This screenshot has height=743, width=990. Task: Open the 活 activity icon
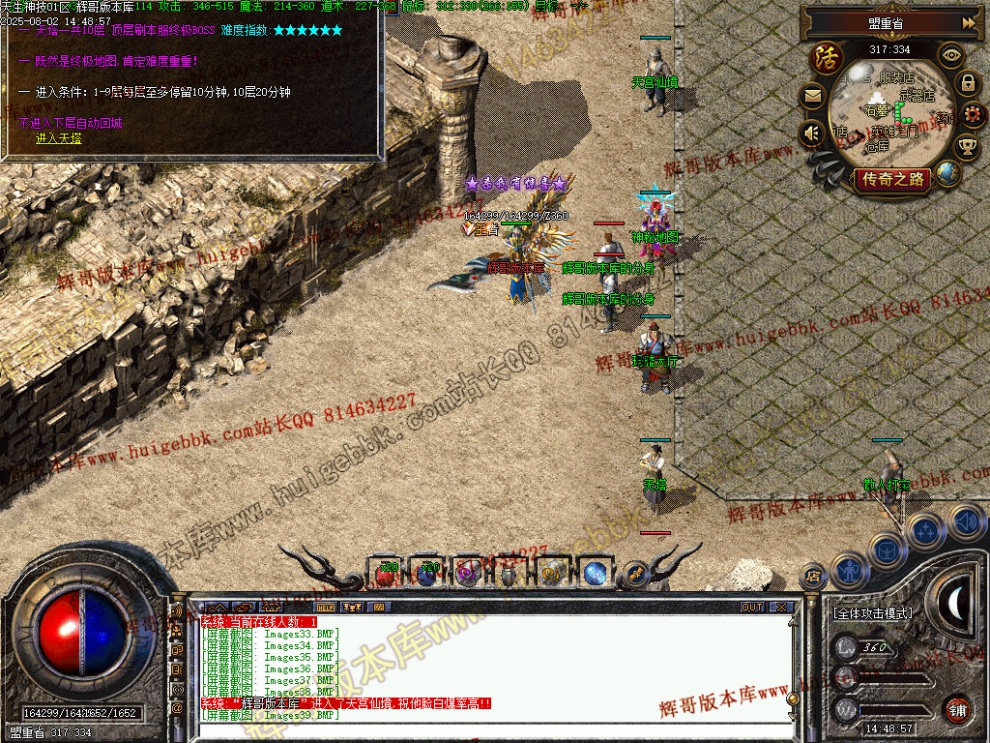(827, 58)
